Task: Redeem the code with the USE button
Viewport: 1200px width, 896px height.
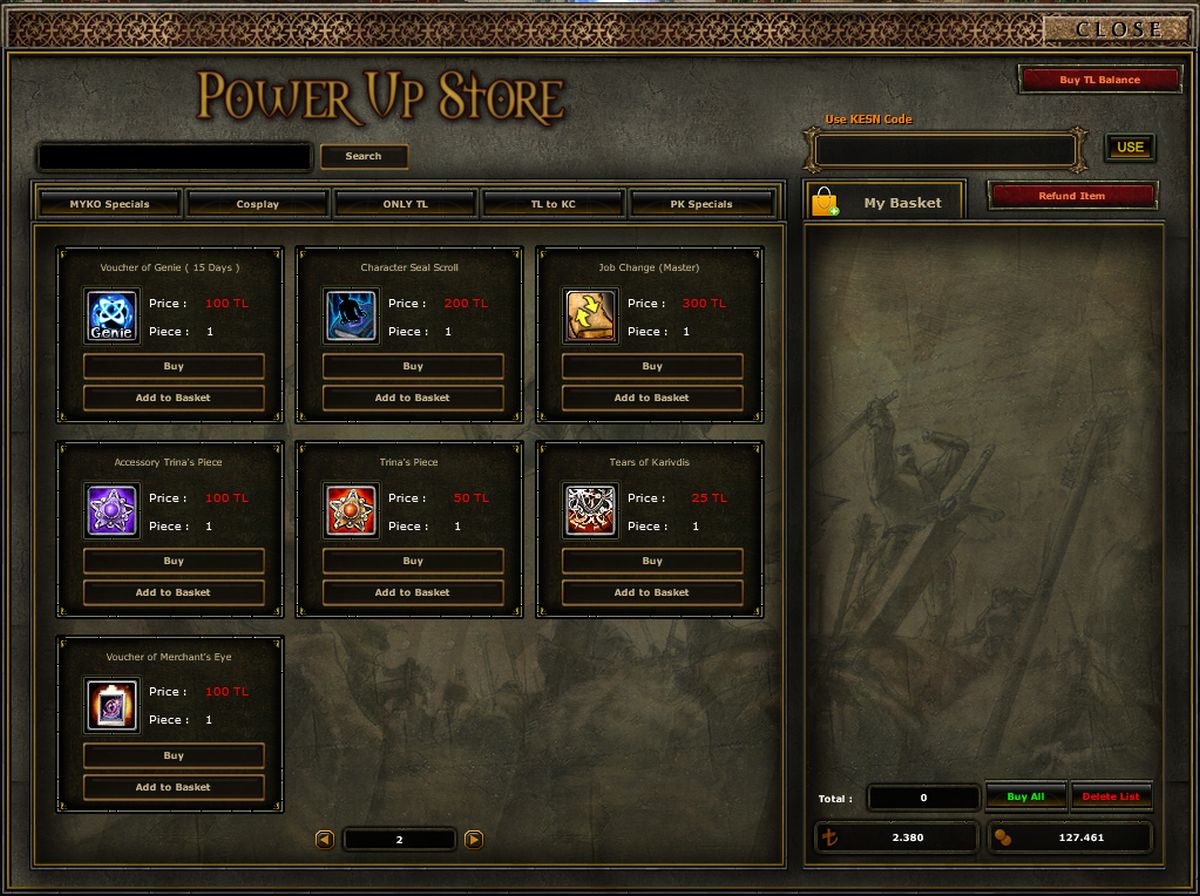Action: 1130,147
